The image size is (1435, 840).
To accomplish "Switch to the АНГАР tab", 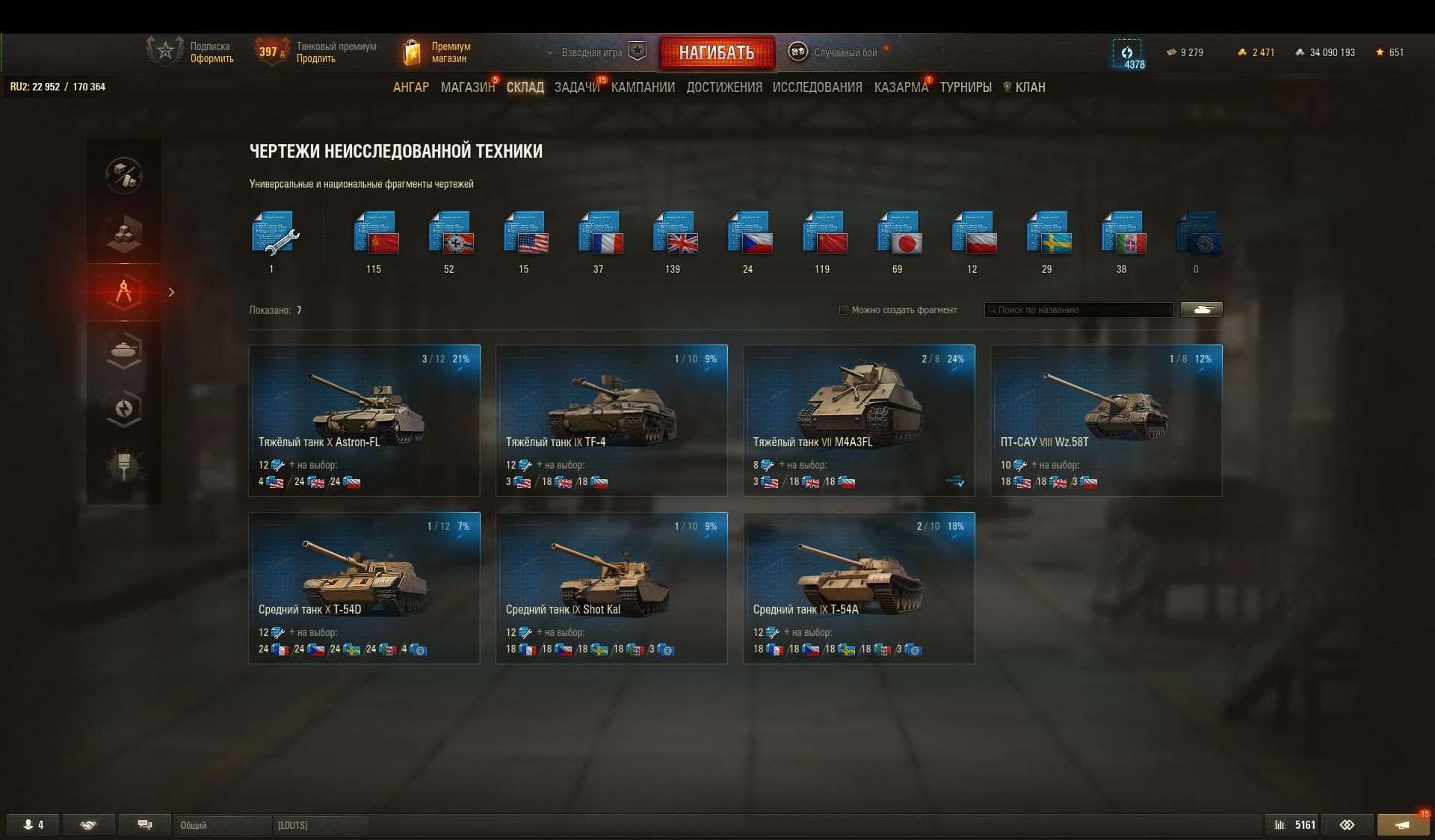I will pyautogui.click(x=411, y=87).
